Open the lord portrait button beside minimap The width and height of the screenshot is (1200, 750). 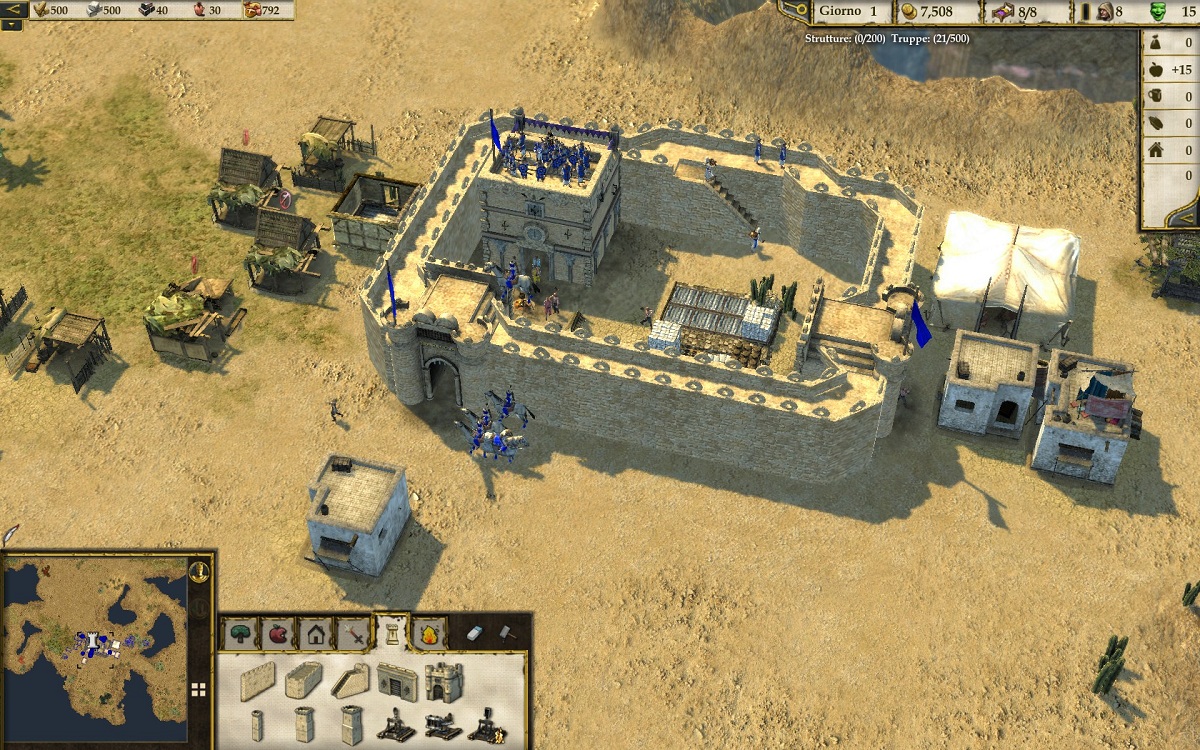coord(199,572)
